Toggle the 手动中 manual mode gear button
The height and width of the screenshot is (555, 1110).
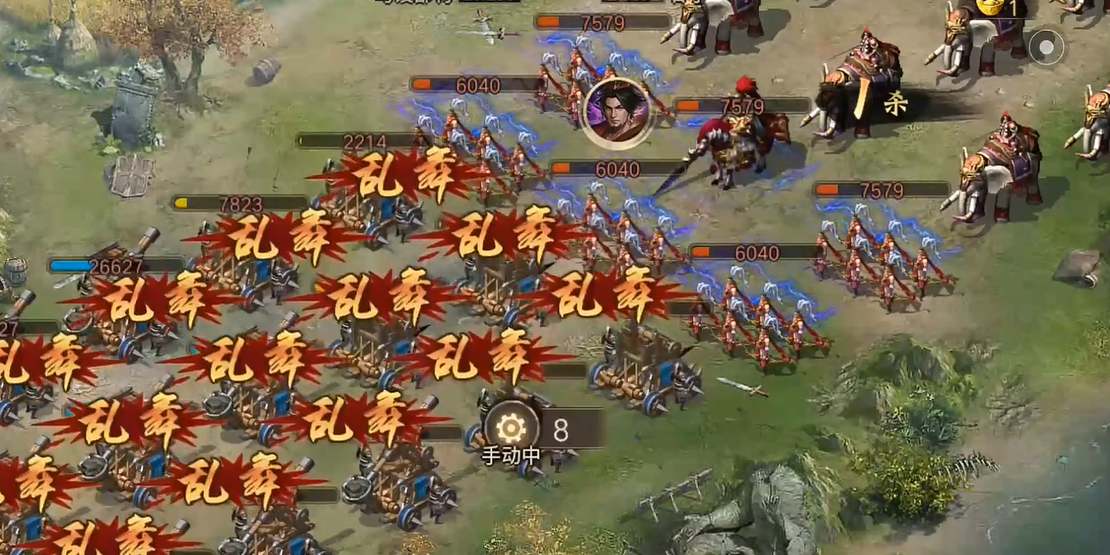click(x=511, y=429)
